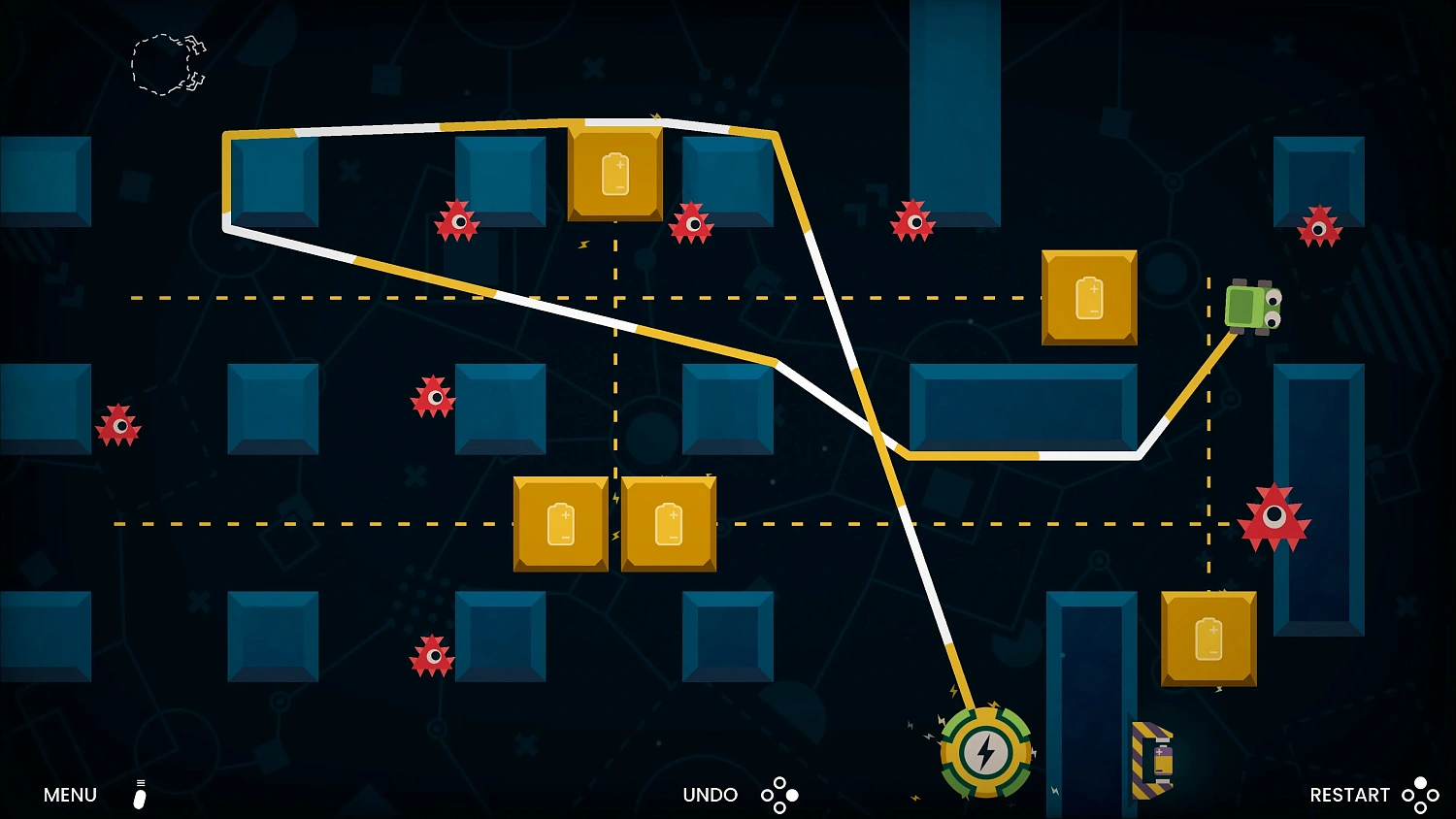Select the right battery of the center pair
The height and width of the screenshot is (819, 1456).
coord(668,524)
